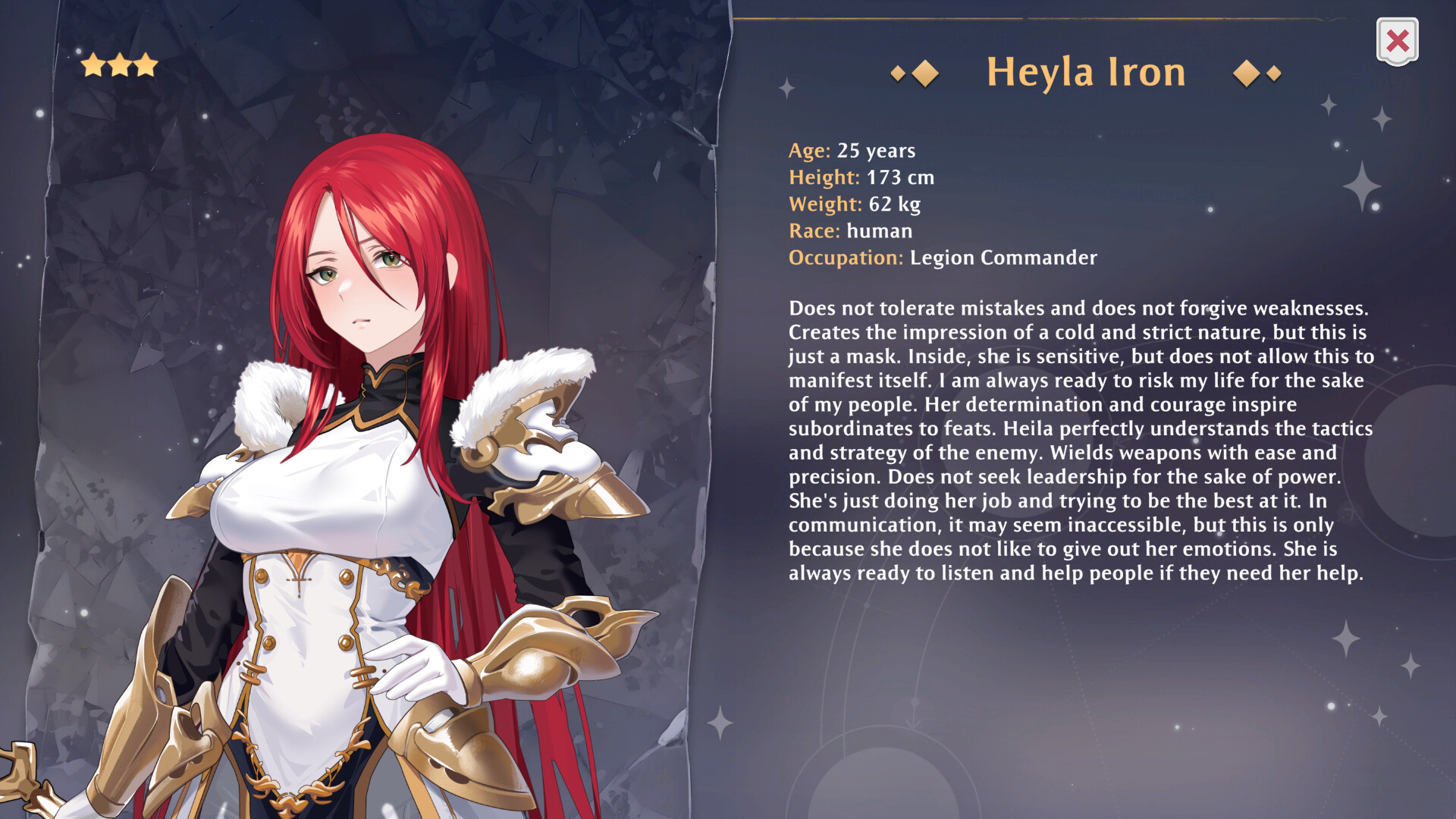
Task: Collapse the Age information row
Action: point(852,151)
